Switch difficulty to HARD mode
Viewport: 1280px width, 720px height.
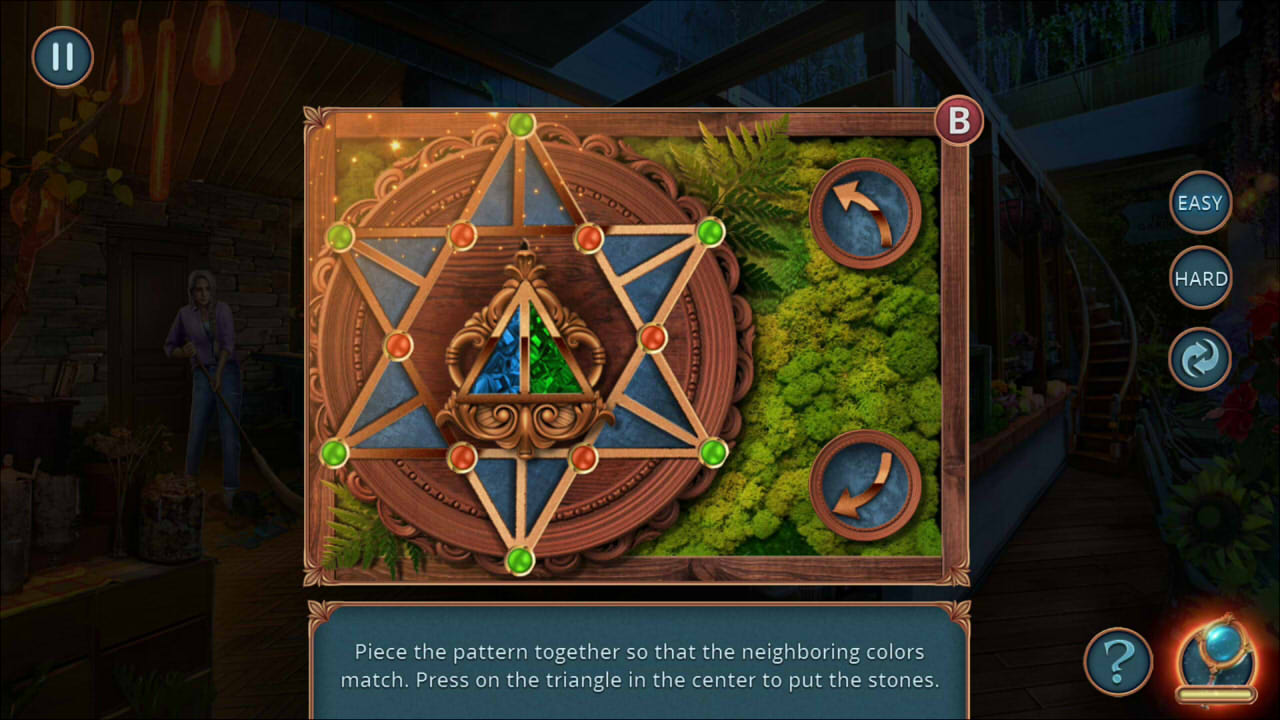(1200, 278)
